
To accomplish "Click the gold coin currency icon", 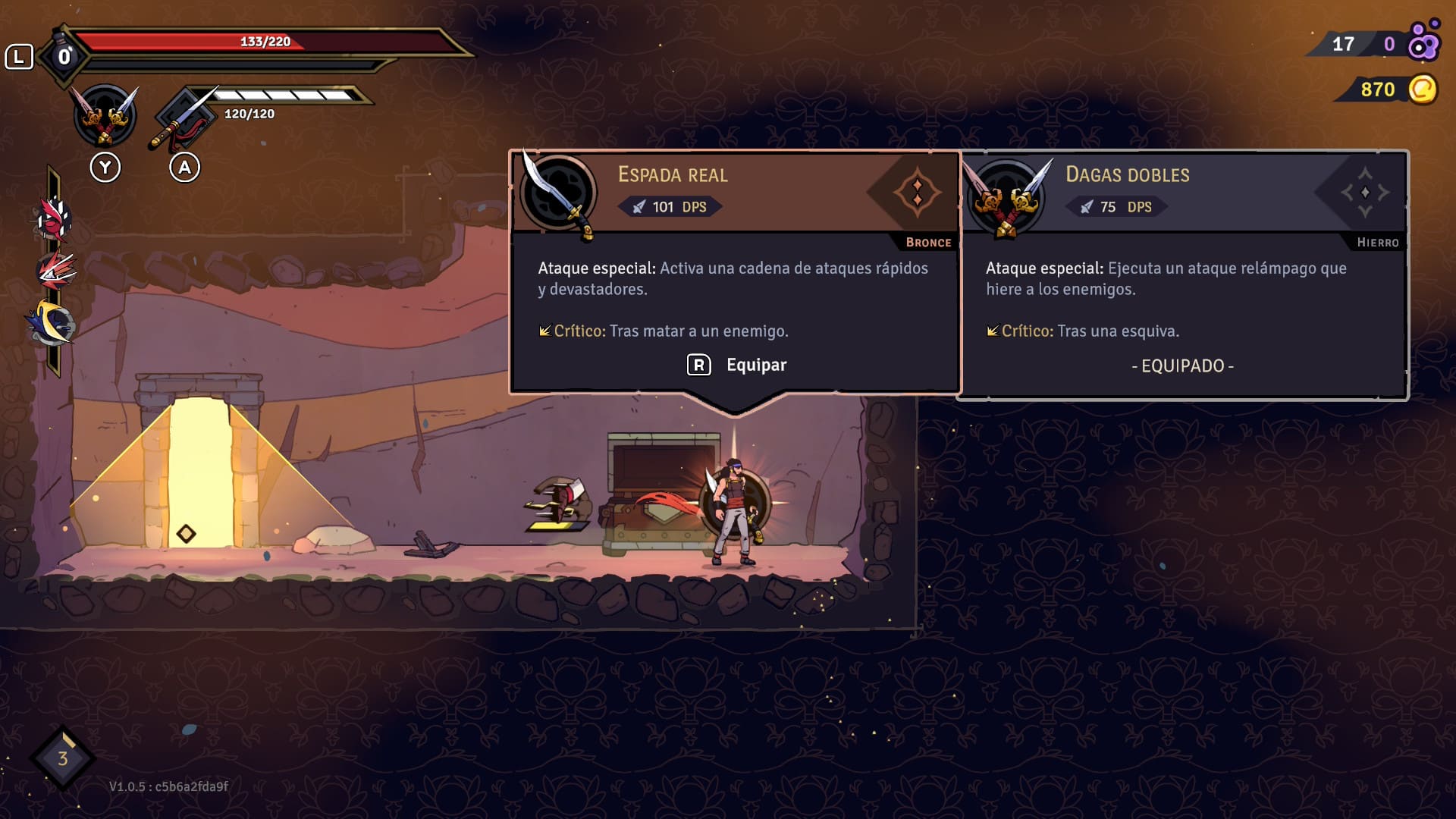I will click(1423, 89).
